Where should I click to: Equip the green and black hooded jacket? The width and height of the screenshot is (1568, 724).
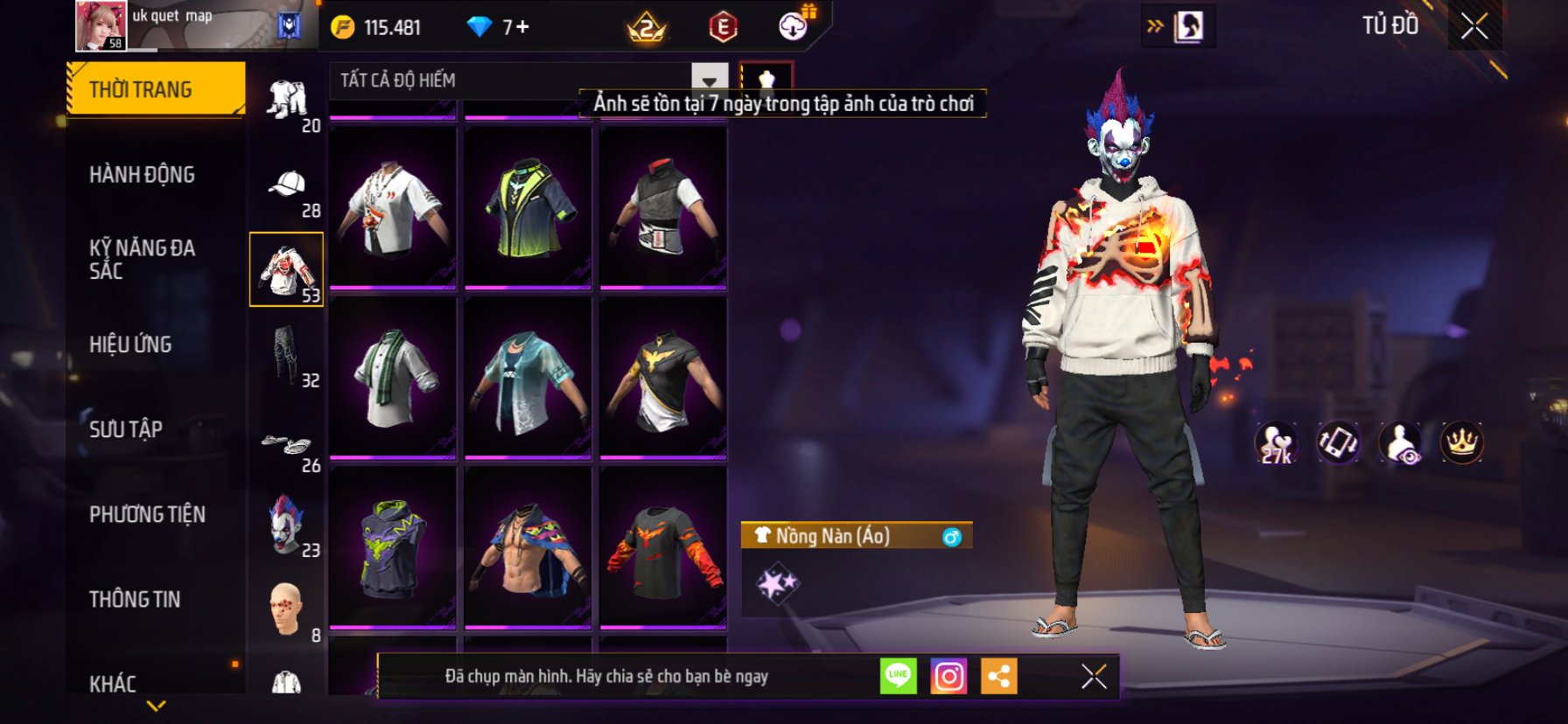528,207
